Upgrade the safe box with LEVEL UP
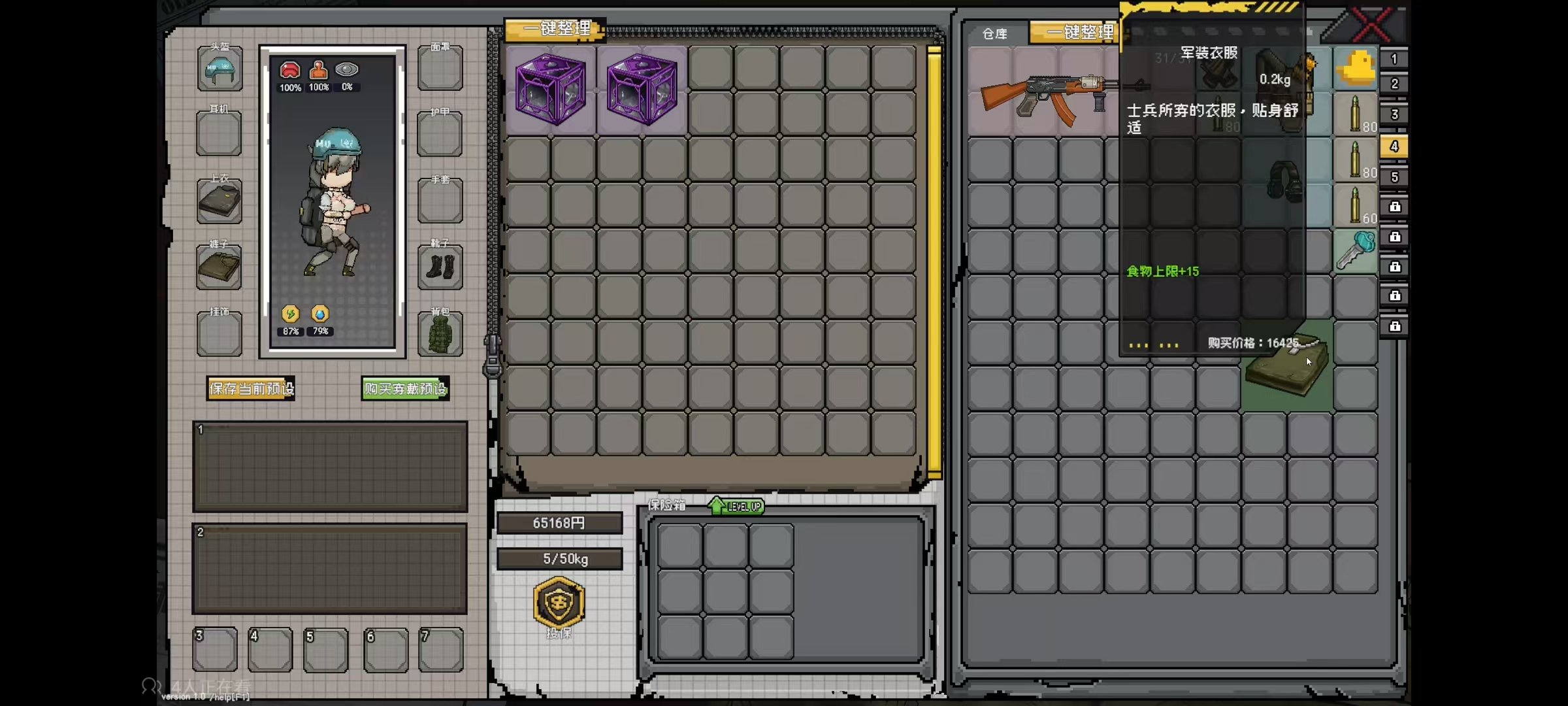 (x=736, y=506)
